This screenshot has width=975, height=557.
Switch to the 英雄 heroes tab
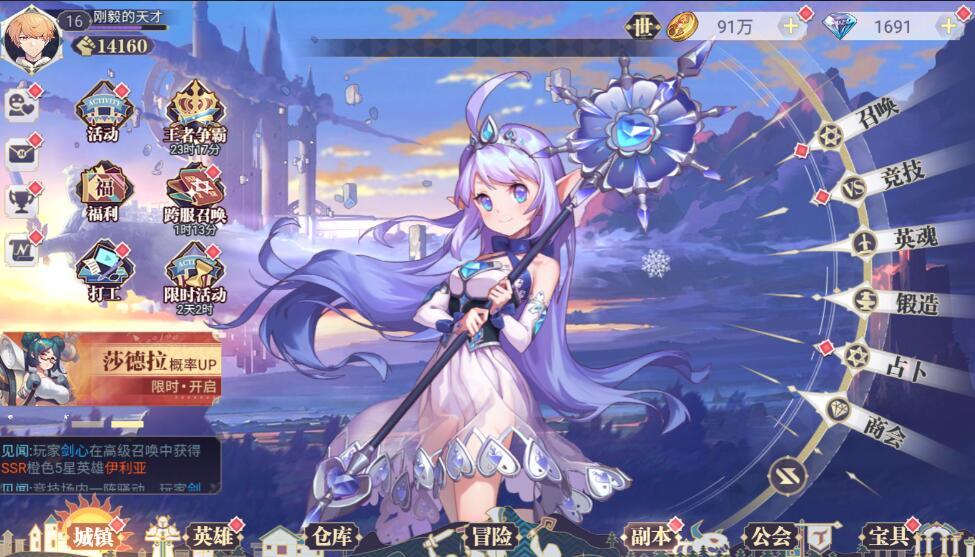click(x=214, y=537)
